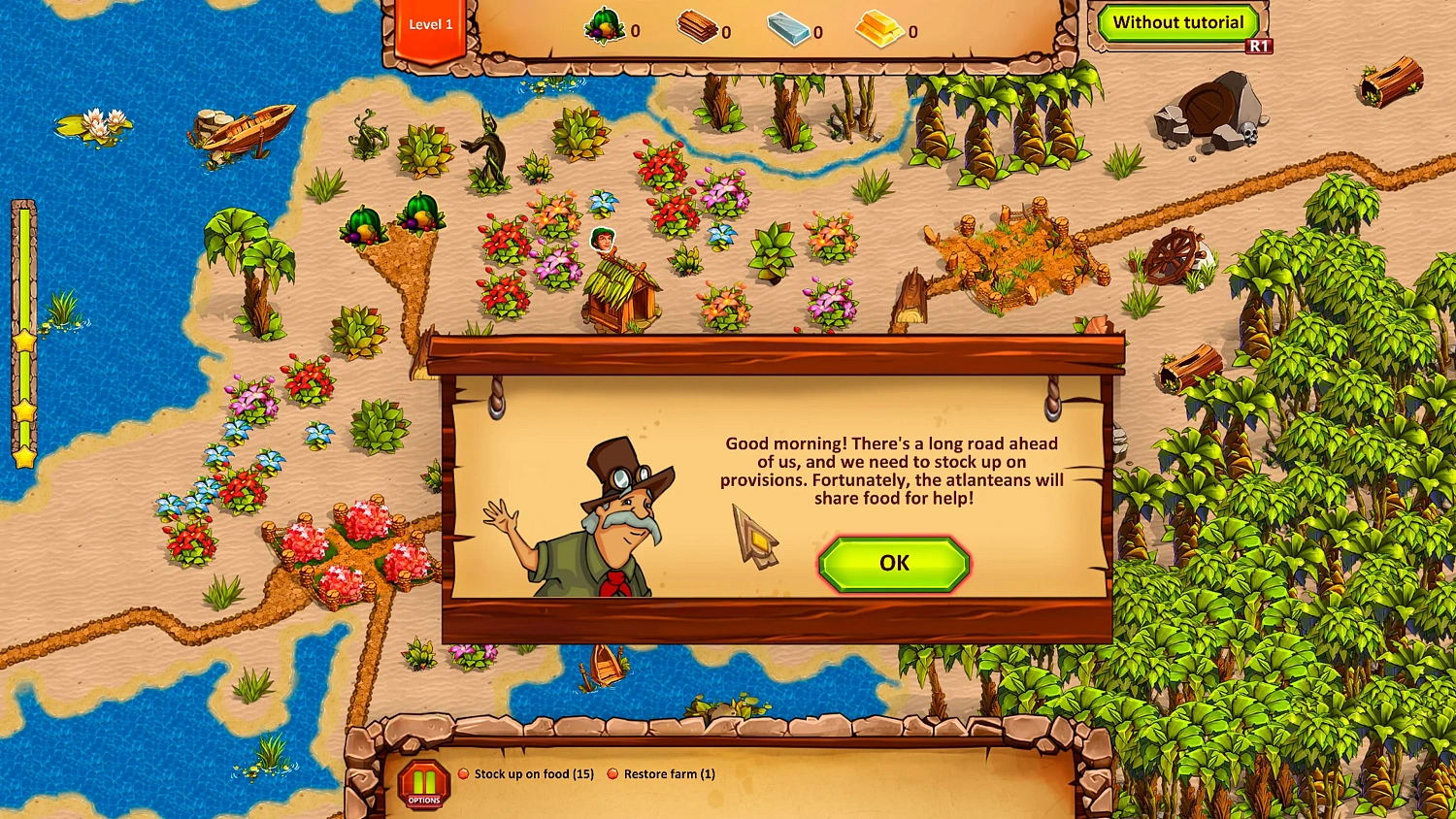Screen dimensions: 1456x819
Task: Open the Options pause menu icon
Action: [x=424, y=782]
